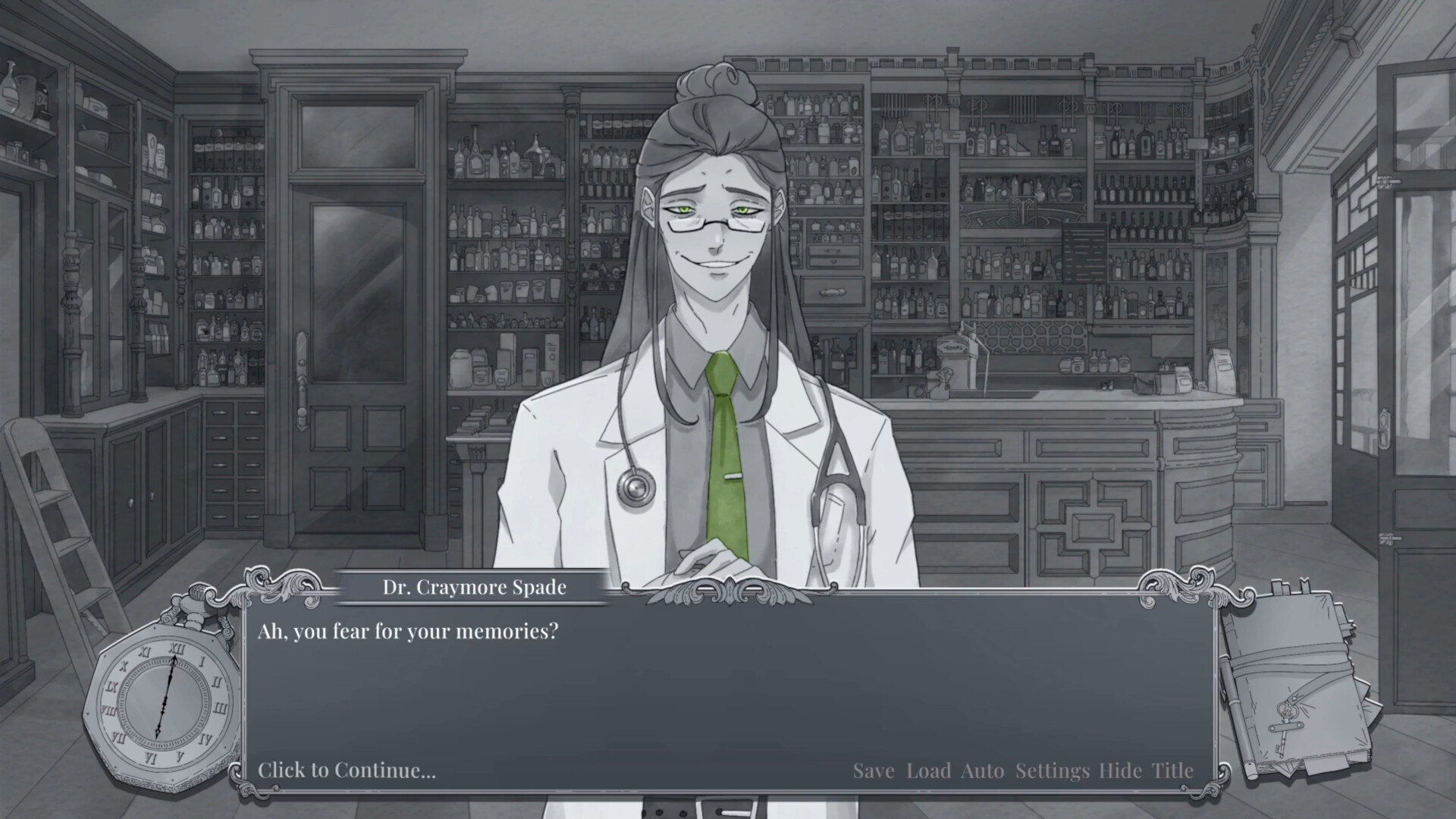Click the Settings option in the quick menu
The image size is (1456, 819).
pos(1052,770)
